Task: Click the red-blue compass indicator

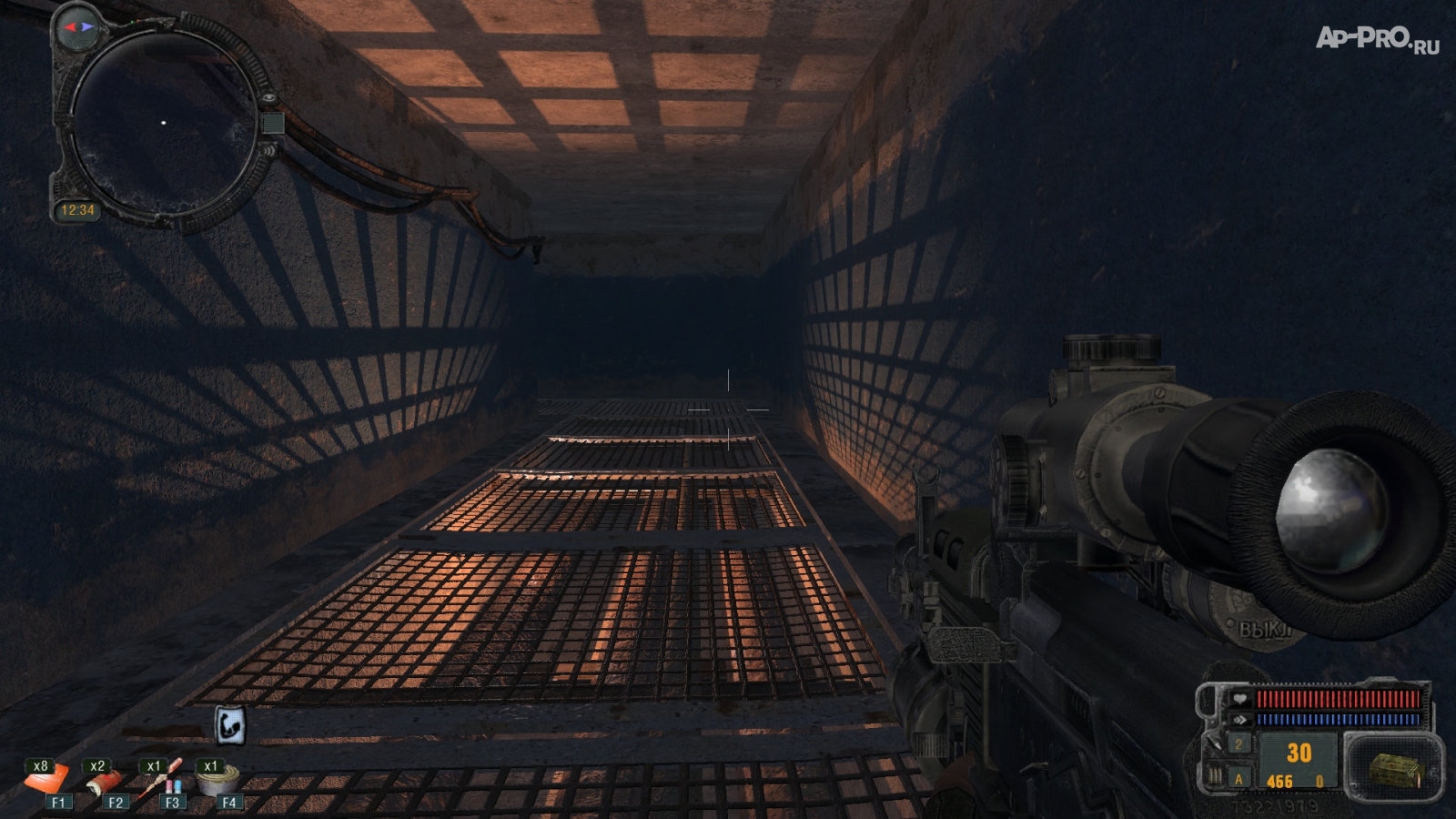Action: (x=76, y=27)
